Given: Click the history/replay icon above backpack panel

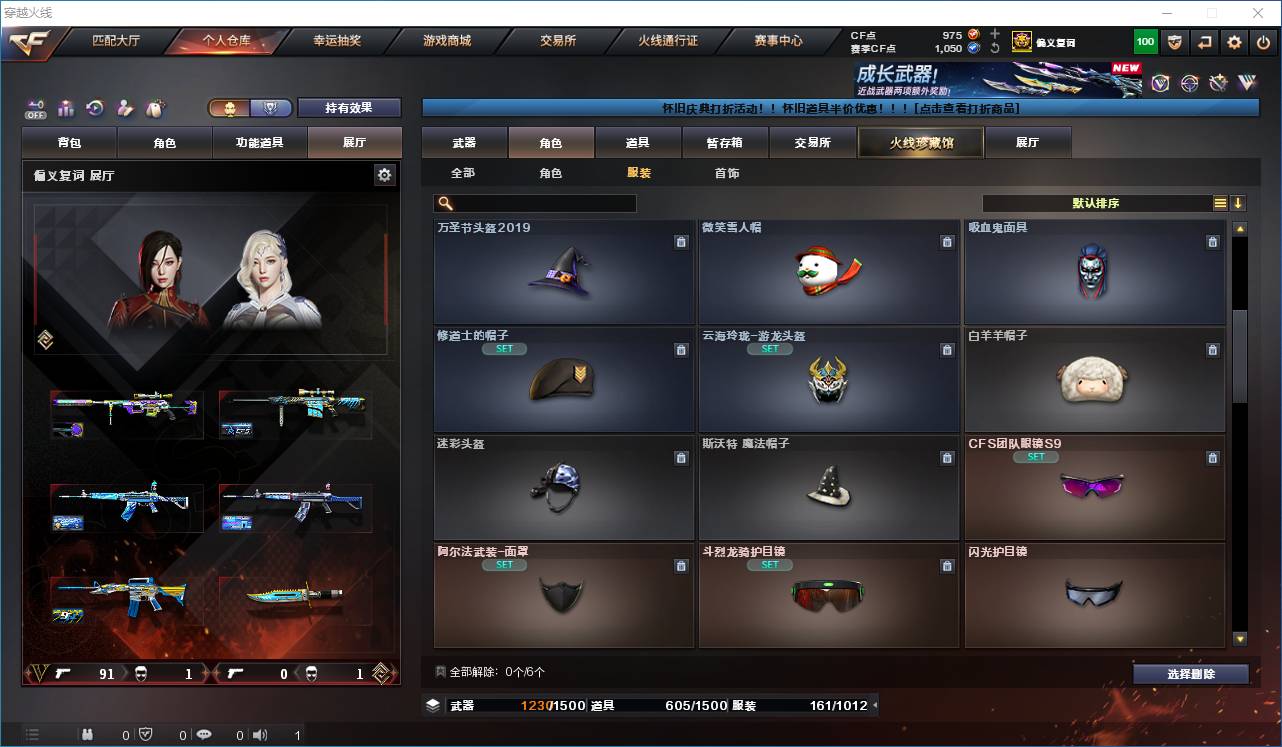Looking at the screenshot, I should pyautogui.click(x=94, y=108).
